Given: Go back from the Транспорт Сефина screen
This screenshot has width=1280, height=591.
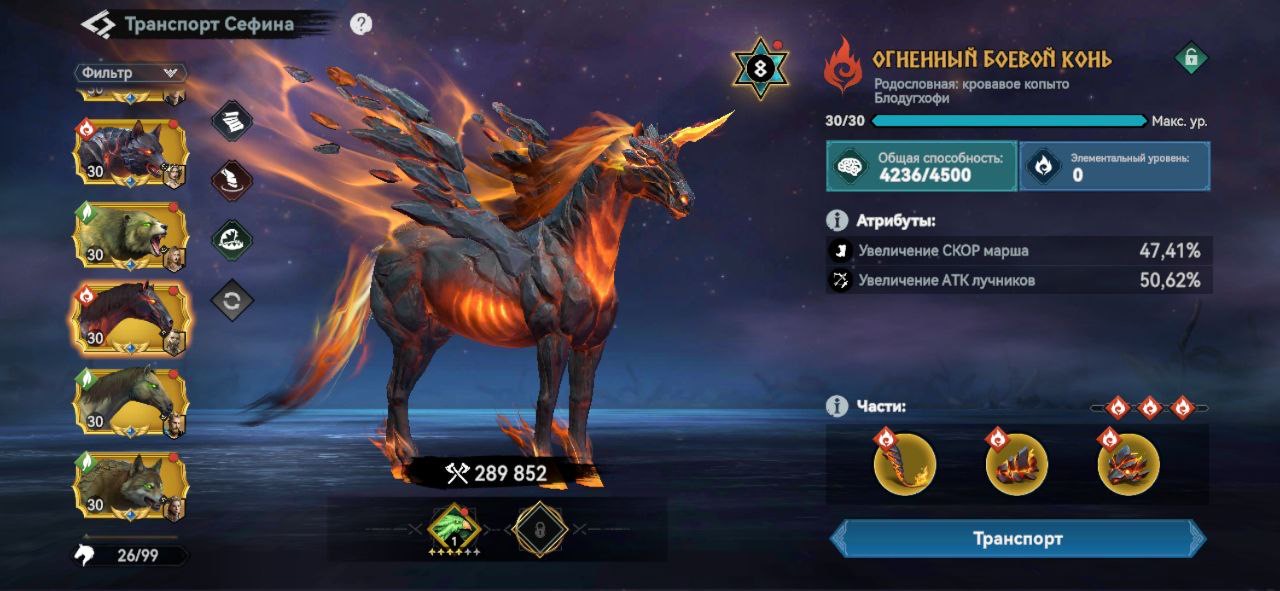Looking at the screenshot, I should point(98,24).
